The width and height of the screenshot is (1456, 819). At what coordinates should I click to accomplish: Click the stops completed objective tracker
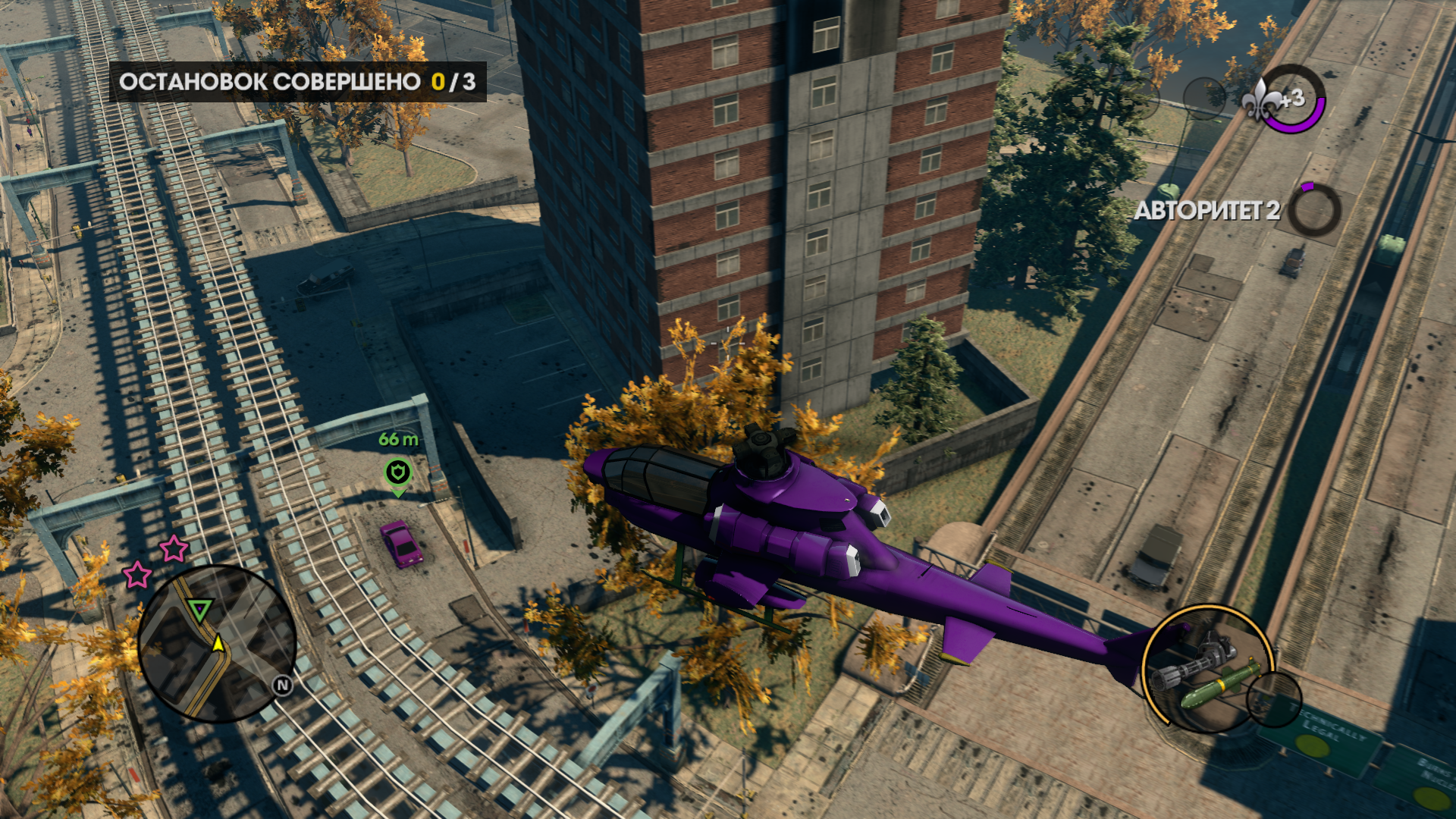[x=298, y=82]
